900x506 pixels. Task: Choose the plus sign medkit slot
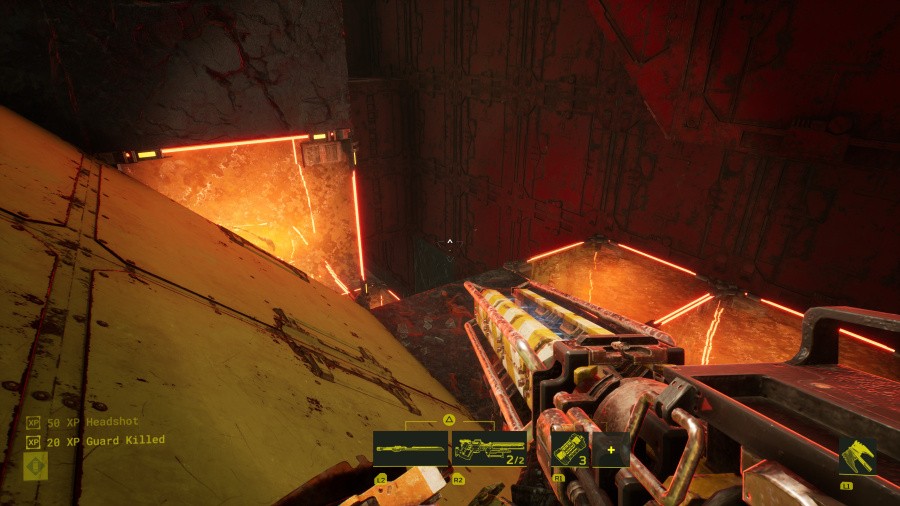pos(610,450)
